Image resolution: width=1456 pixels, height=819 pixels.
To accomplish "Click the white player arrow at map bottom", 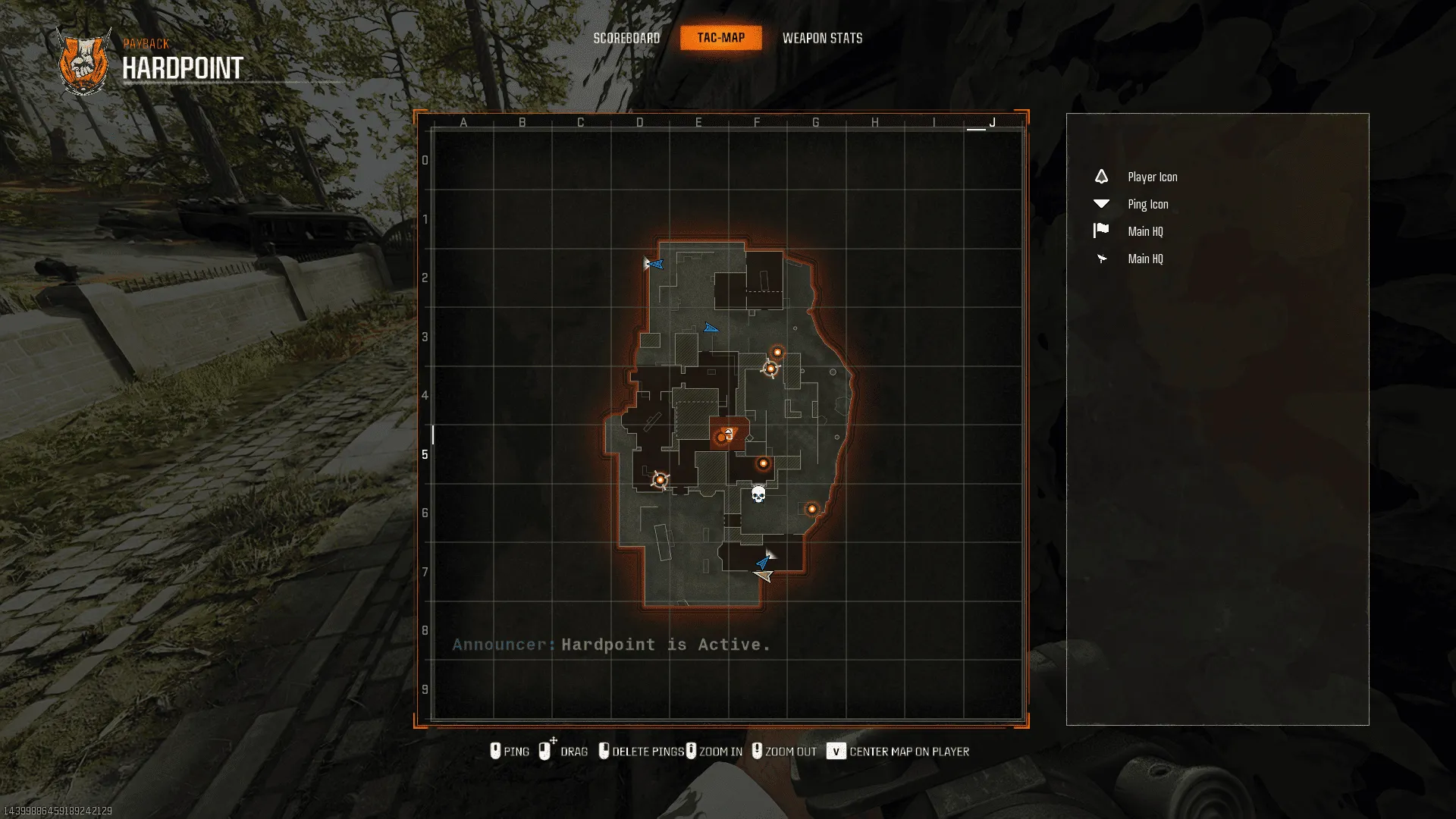I will pos(763,575).
